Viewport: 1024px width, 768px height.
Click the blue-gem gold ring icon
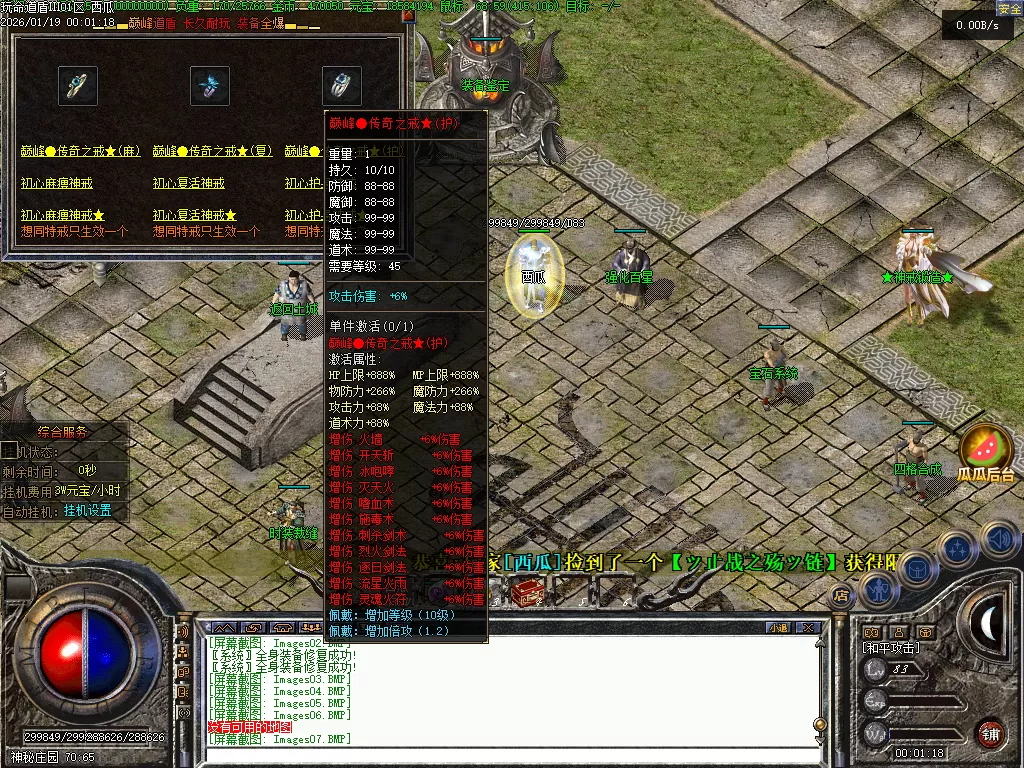click(x=77, y=86)
